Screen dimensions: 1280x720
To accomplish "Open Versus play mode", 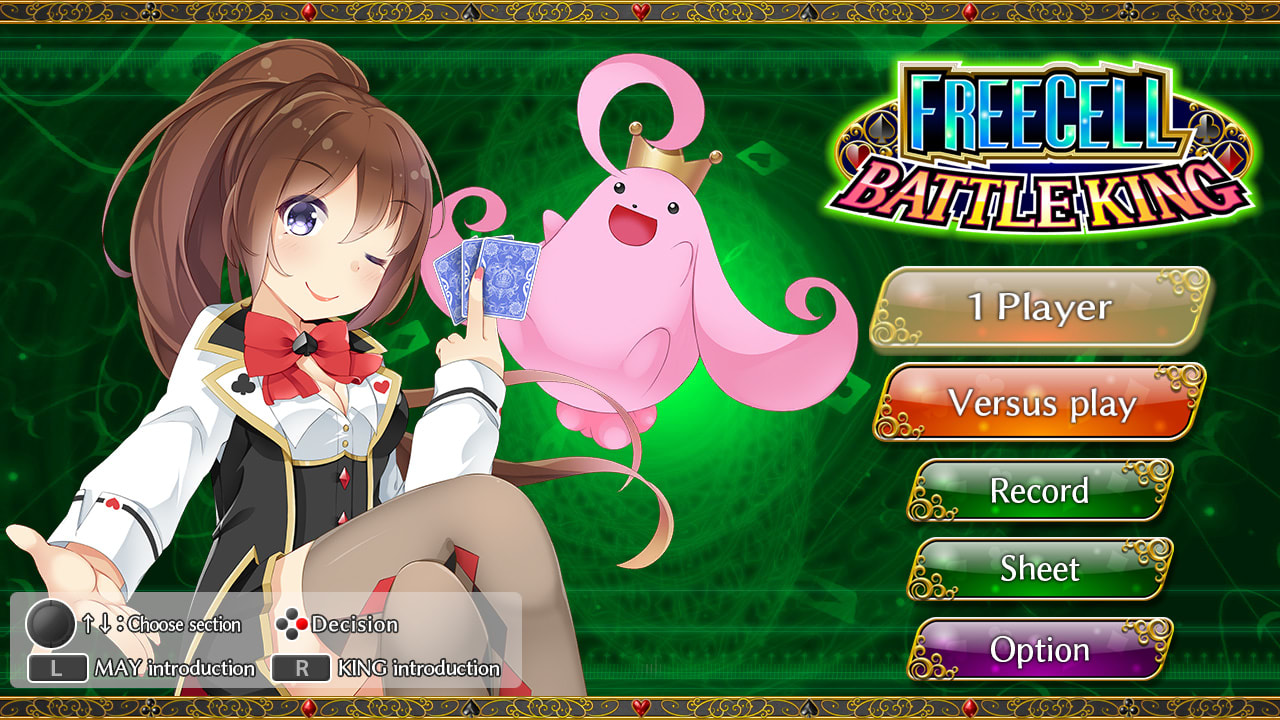I will [x=1042, y=404].
